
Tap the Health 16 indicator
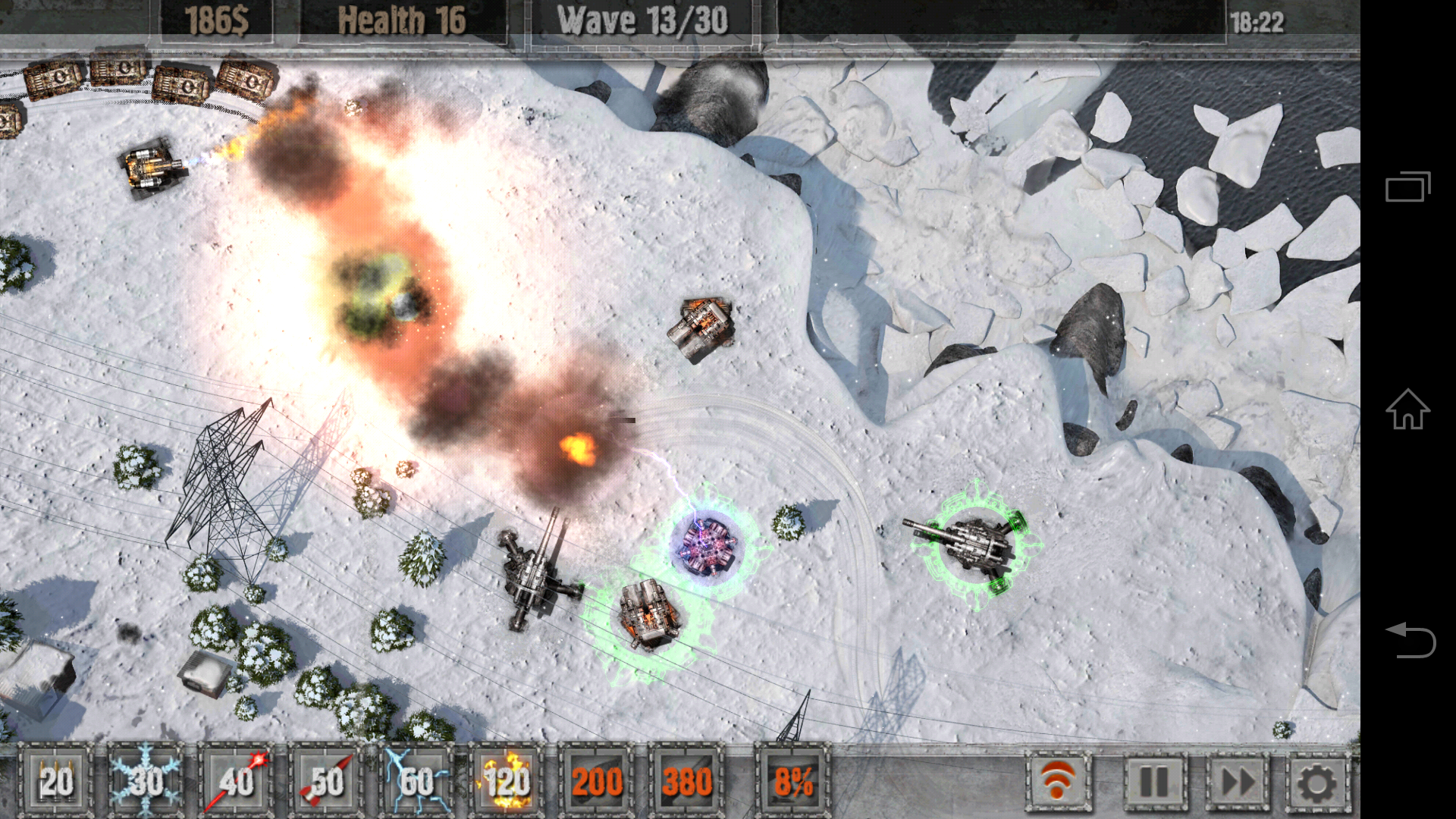tap(403, 19)
